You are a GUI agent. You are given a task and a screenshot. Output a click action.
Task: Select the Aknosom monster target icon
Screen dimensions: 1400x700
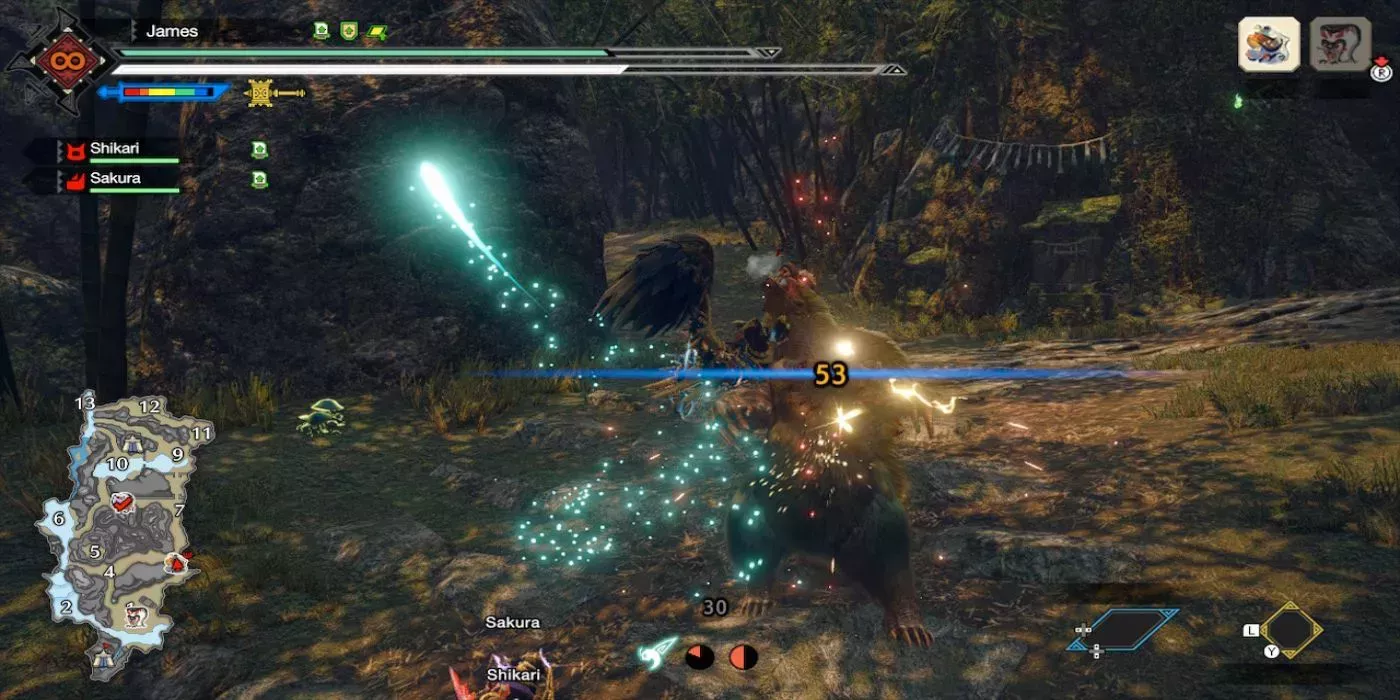tap(1269, 45)
